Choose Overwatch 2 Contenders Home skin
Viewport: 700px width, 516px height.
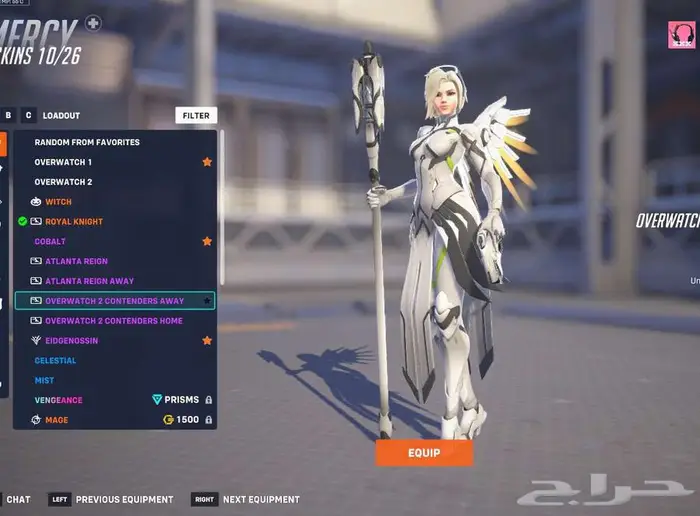click(x=114, y=321)
